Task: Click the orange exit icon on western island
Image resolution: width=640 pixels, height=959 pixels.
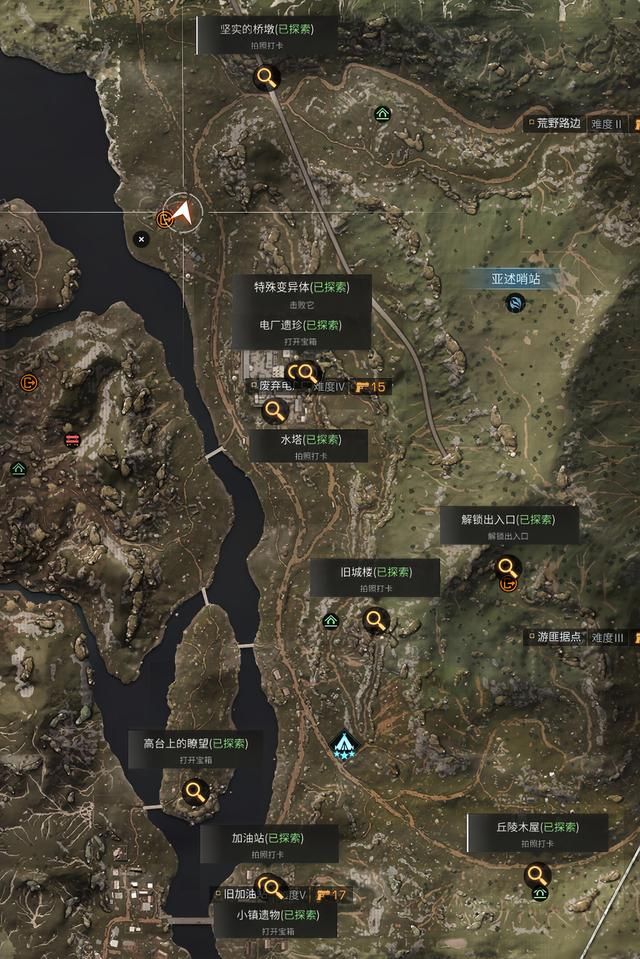Action: pyautogui.click(x=27, y=381)
